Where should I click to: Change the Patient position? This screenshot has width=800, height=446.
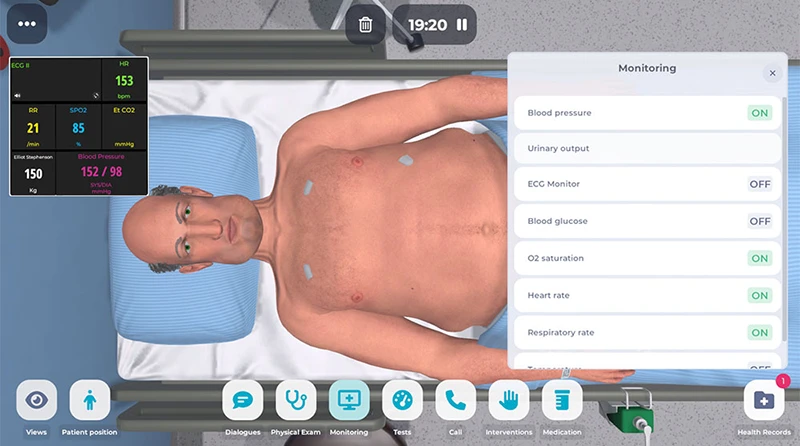tap(90, 400)
